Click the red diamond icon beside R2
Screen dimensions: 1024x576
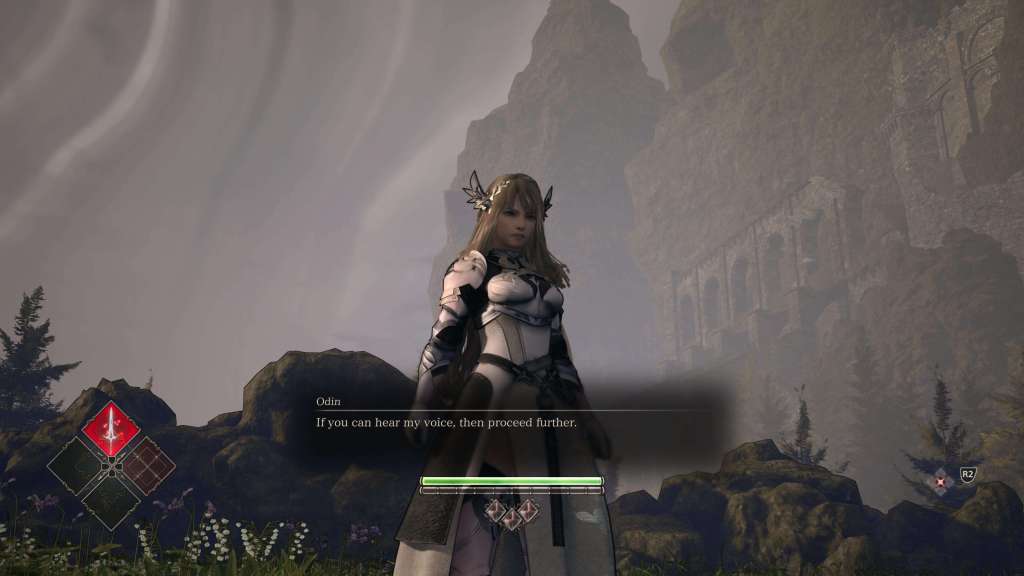941,481
